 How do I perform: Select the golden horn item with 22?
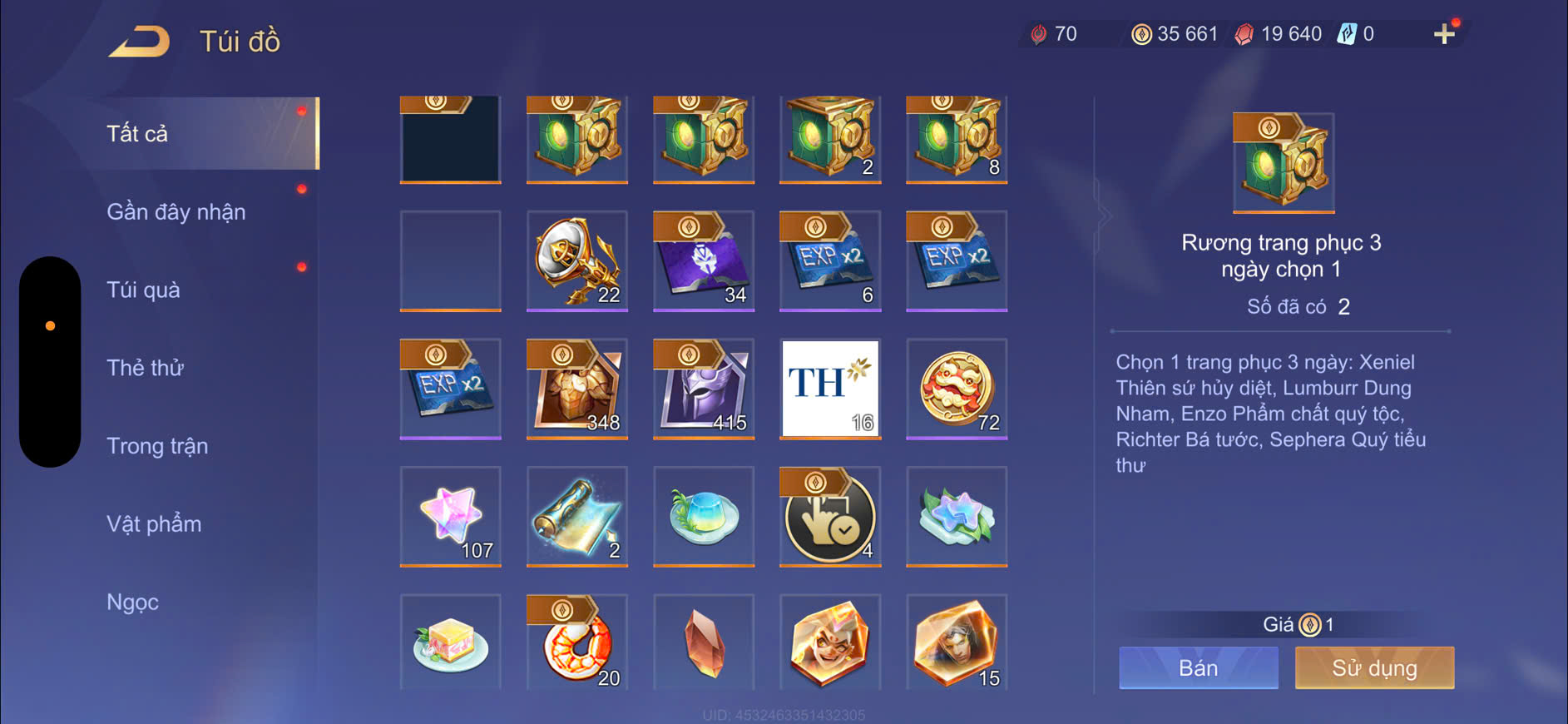click(577, 260)
